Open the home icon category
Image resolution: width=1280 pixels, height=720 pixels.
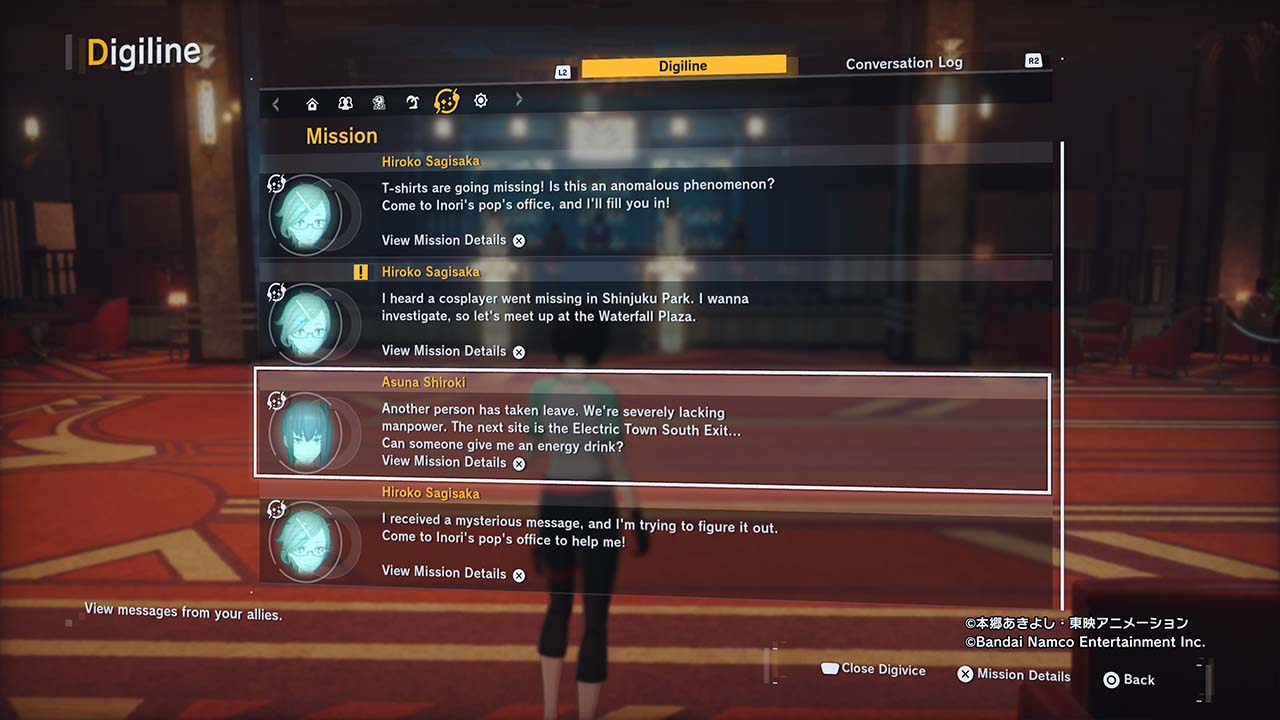coord(312,103)
